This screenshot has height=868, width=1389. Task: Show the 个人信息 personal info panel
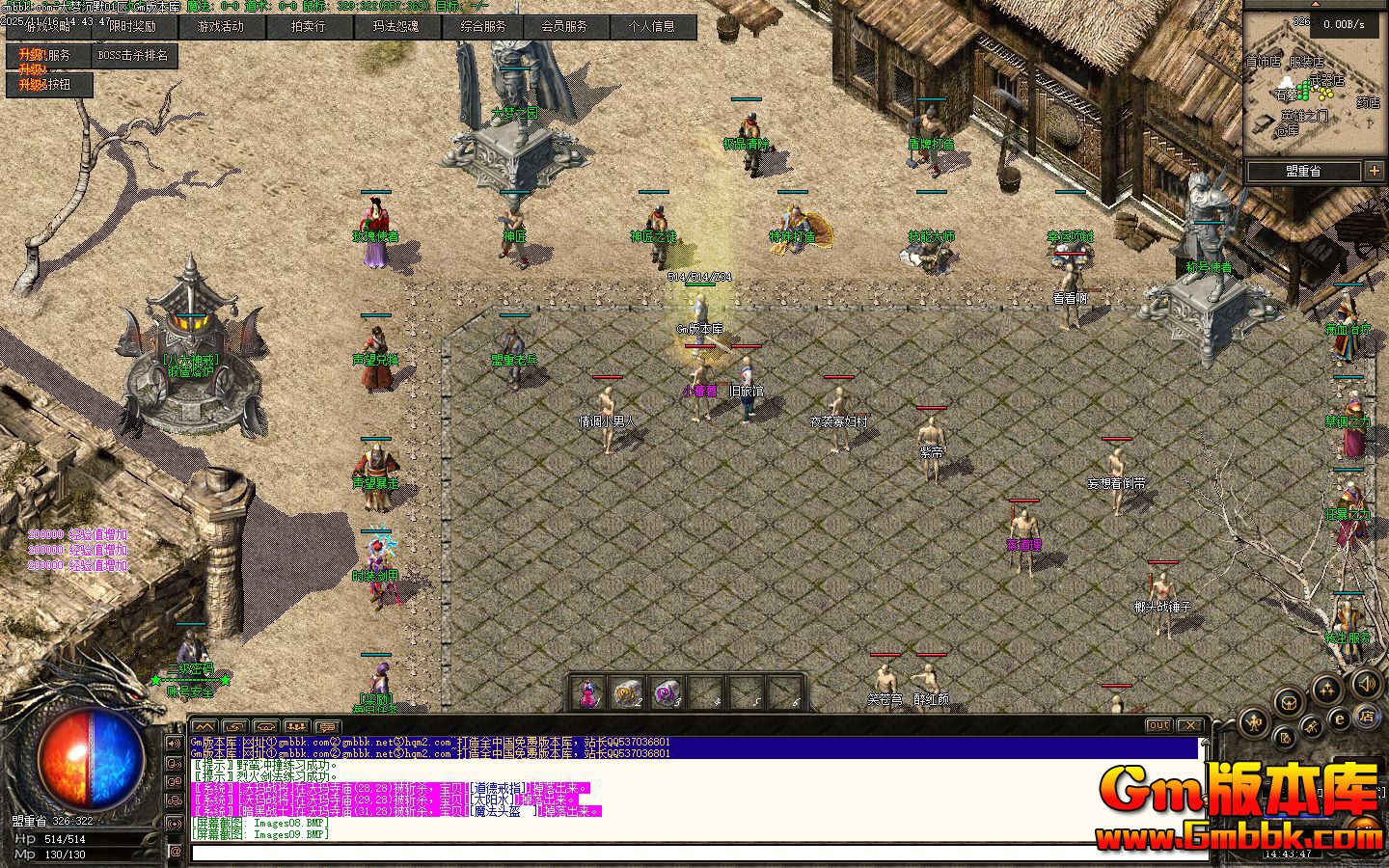pyautogui.click(x=652, y=27)
